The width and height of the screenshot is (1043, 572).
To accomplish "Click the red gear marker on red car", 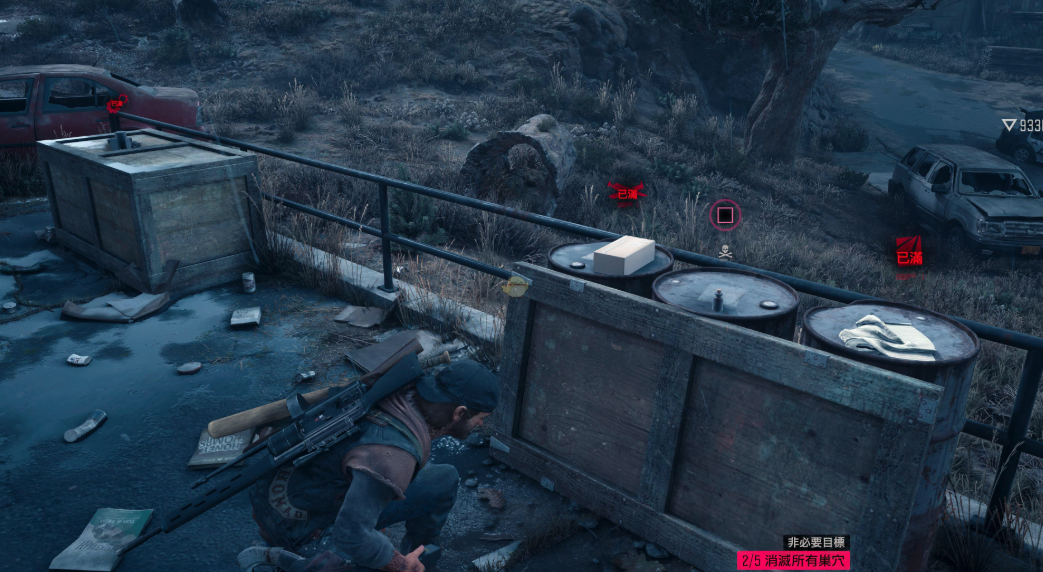I will click(116, 101).
